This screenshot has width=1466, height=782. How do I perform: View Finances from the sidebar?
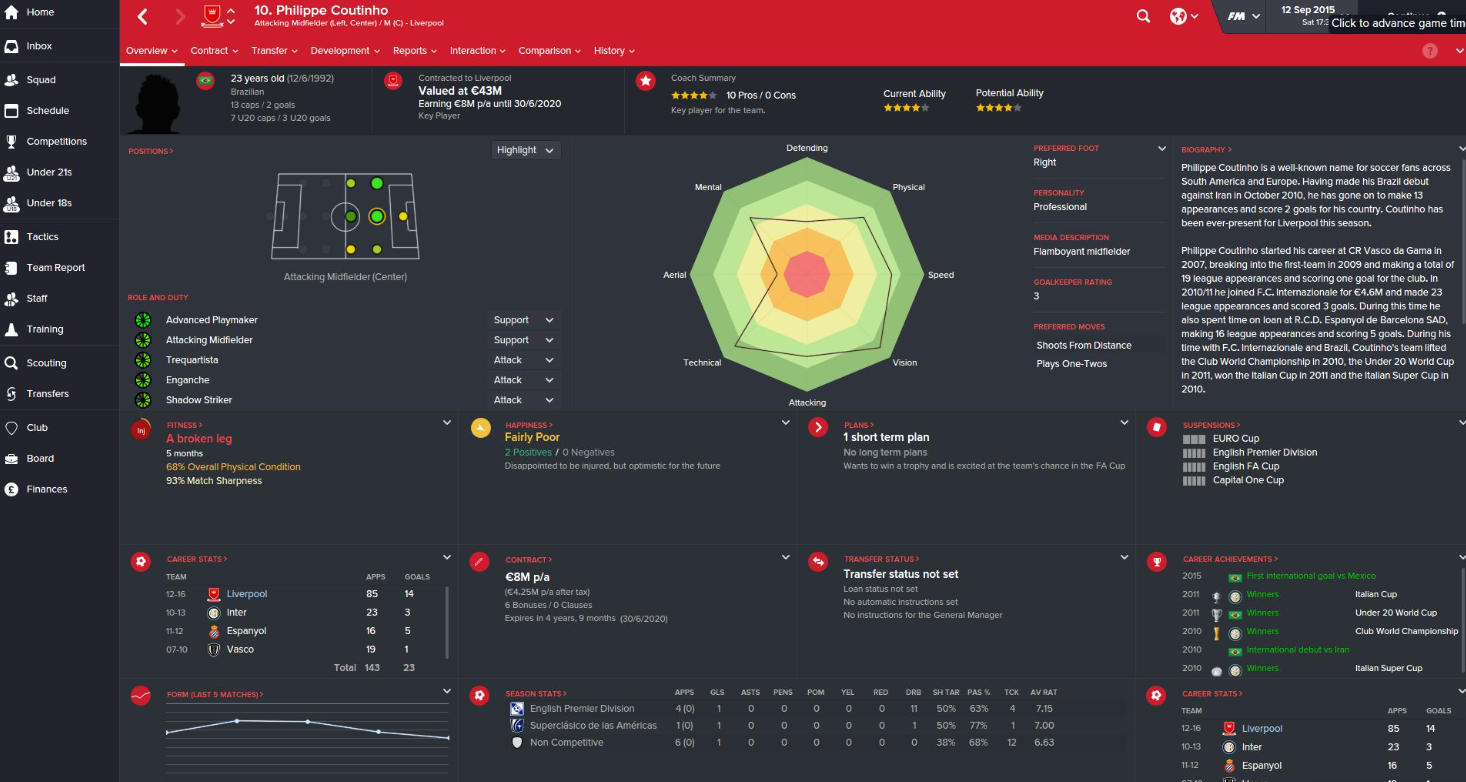(44, 489)
